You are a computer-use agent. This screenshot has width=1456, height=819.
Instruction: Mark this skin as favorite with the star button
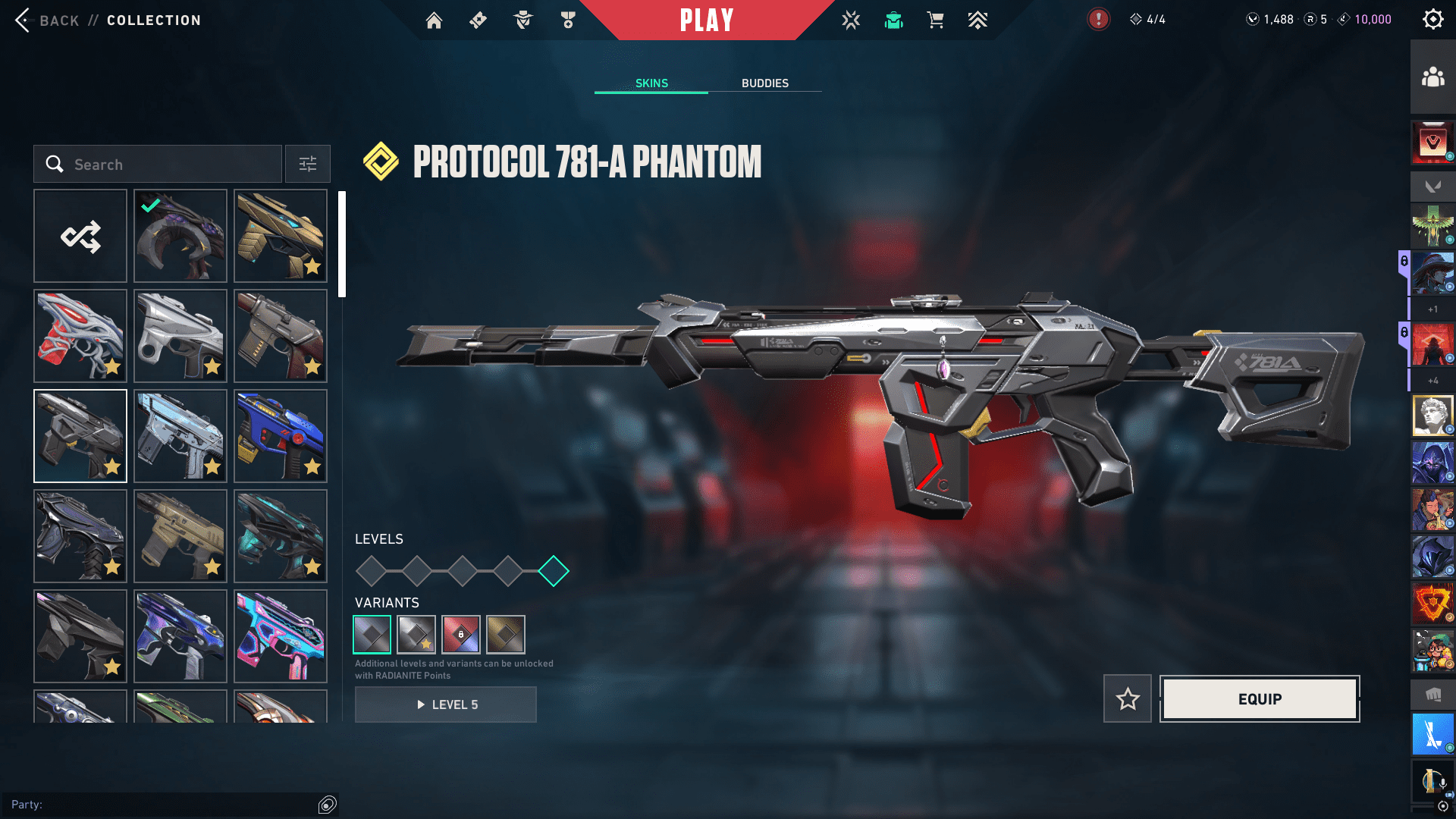coord(1127,698)
